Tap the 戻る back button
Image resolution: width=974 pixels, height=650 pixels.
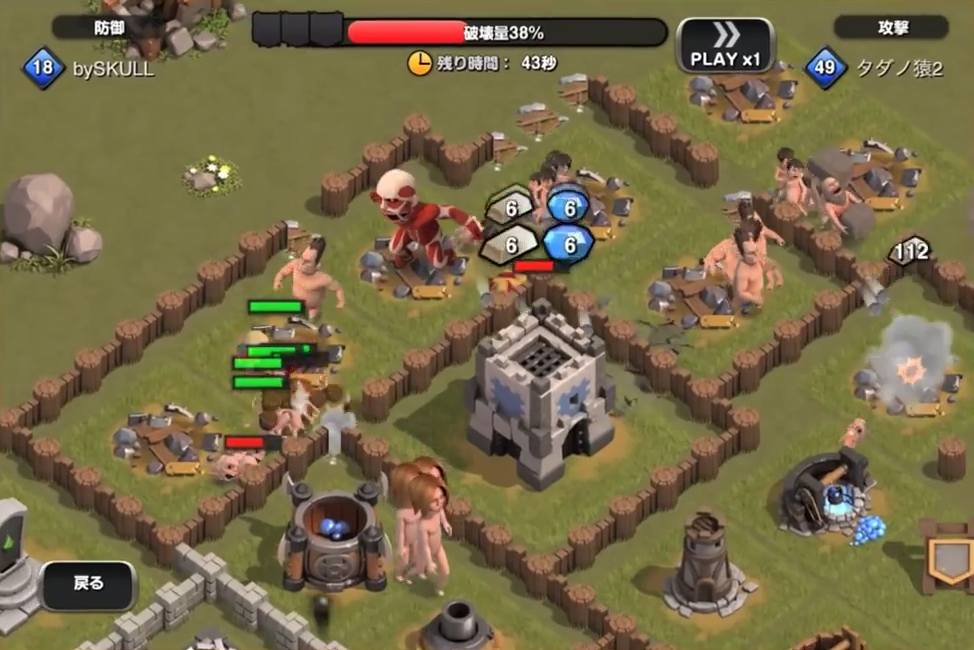[88, 584]
